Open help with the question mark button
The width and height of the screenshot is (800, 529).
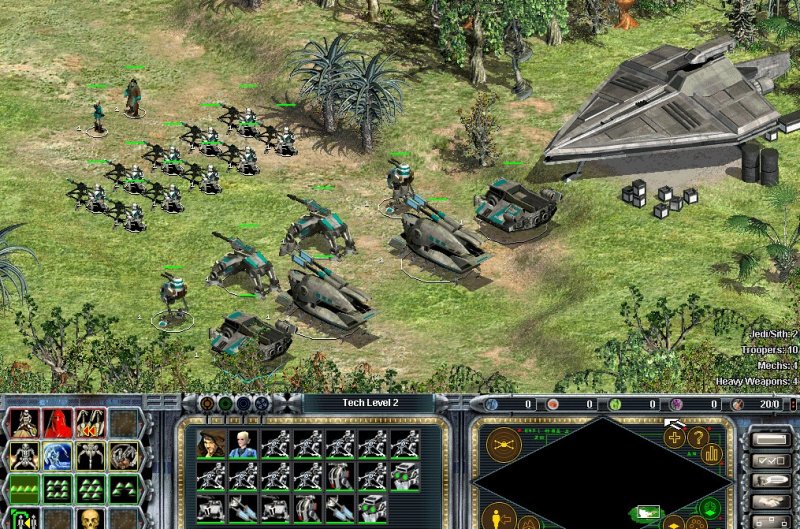(x=697, y=436)
